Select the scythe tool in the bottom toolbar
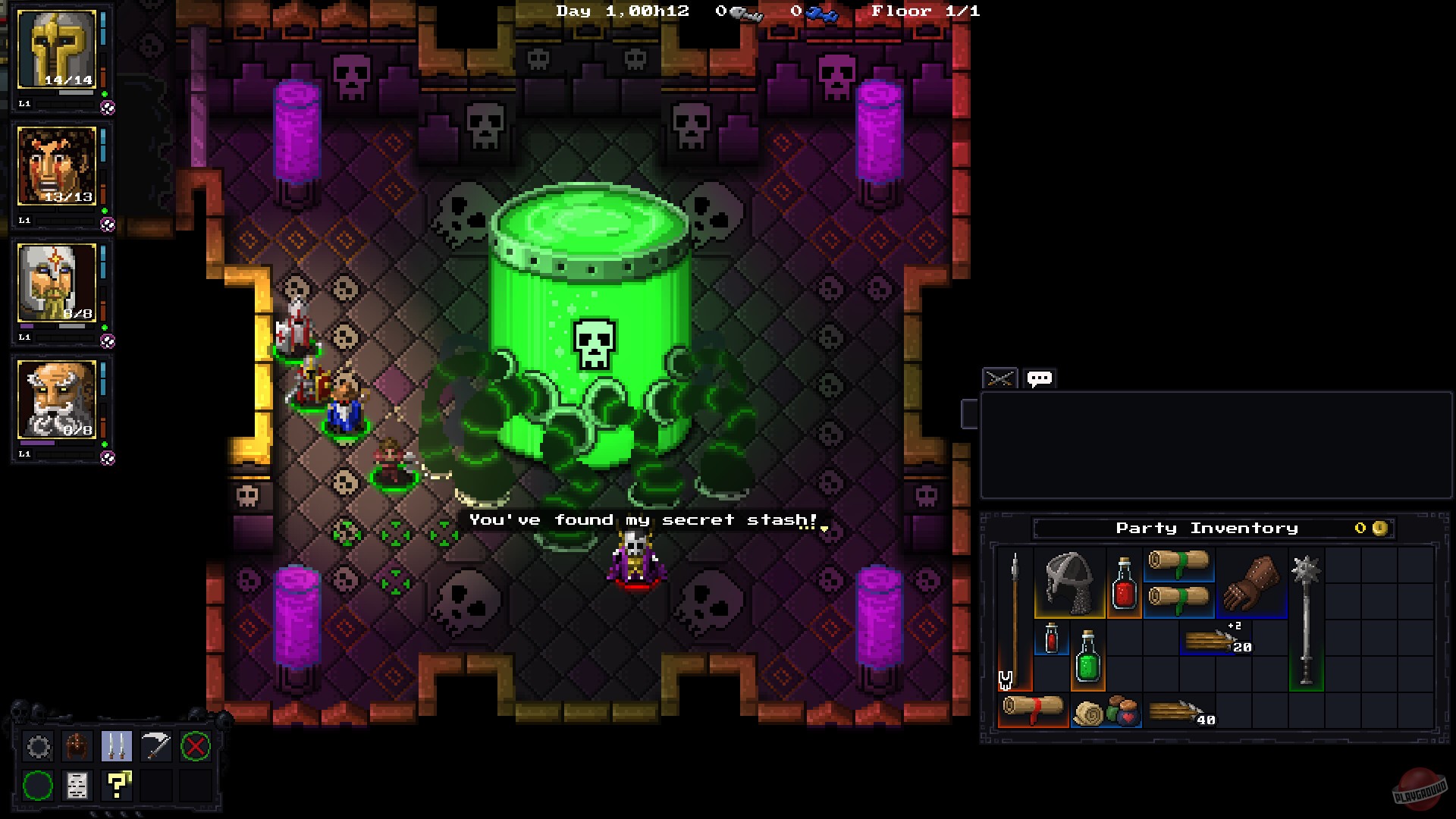 pos(156,747)
